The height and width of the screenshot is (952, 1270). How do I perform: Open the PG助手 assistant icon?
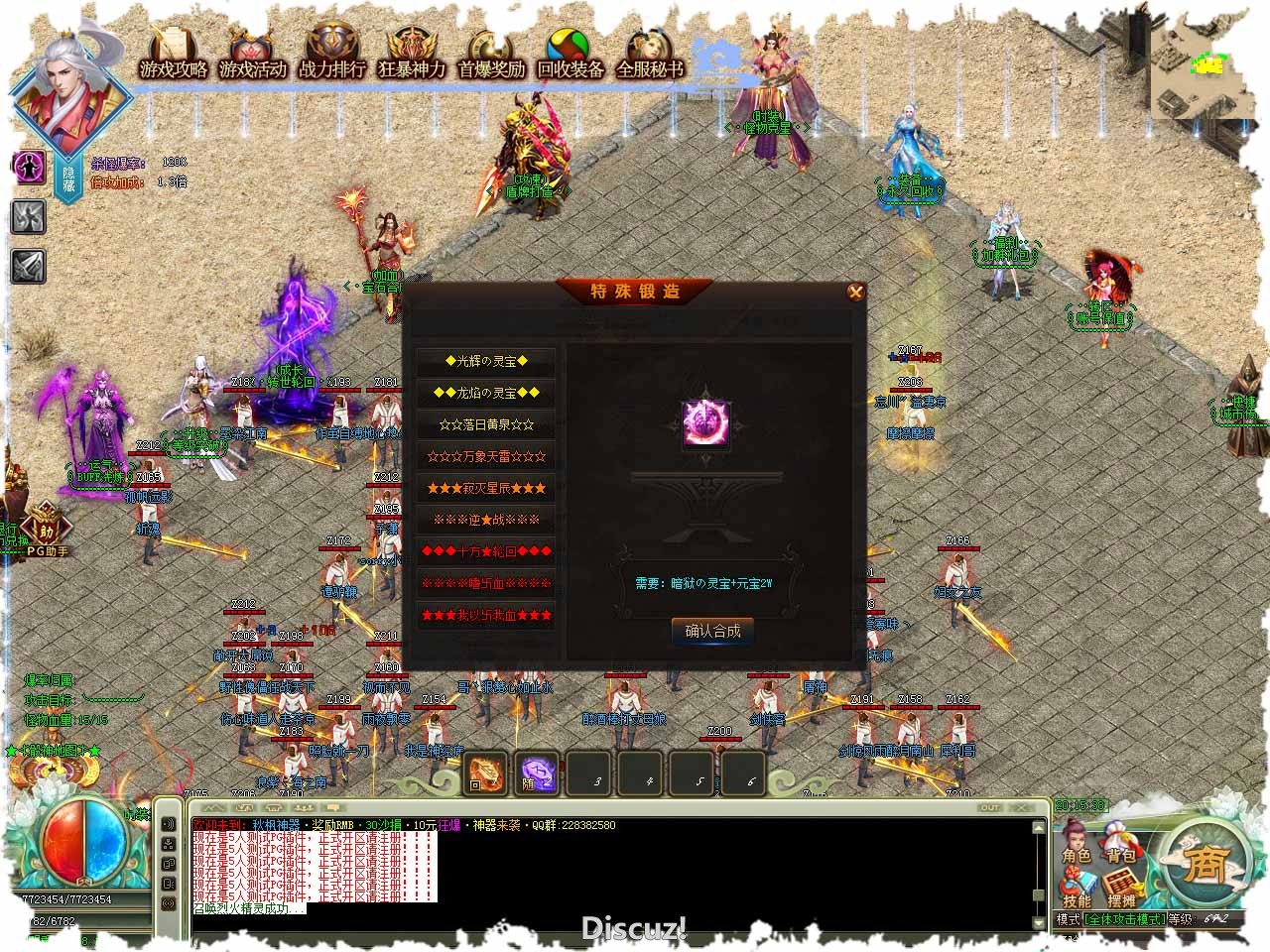[45, 531]
